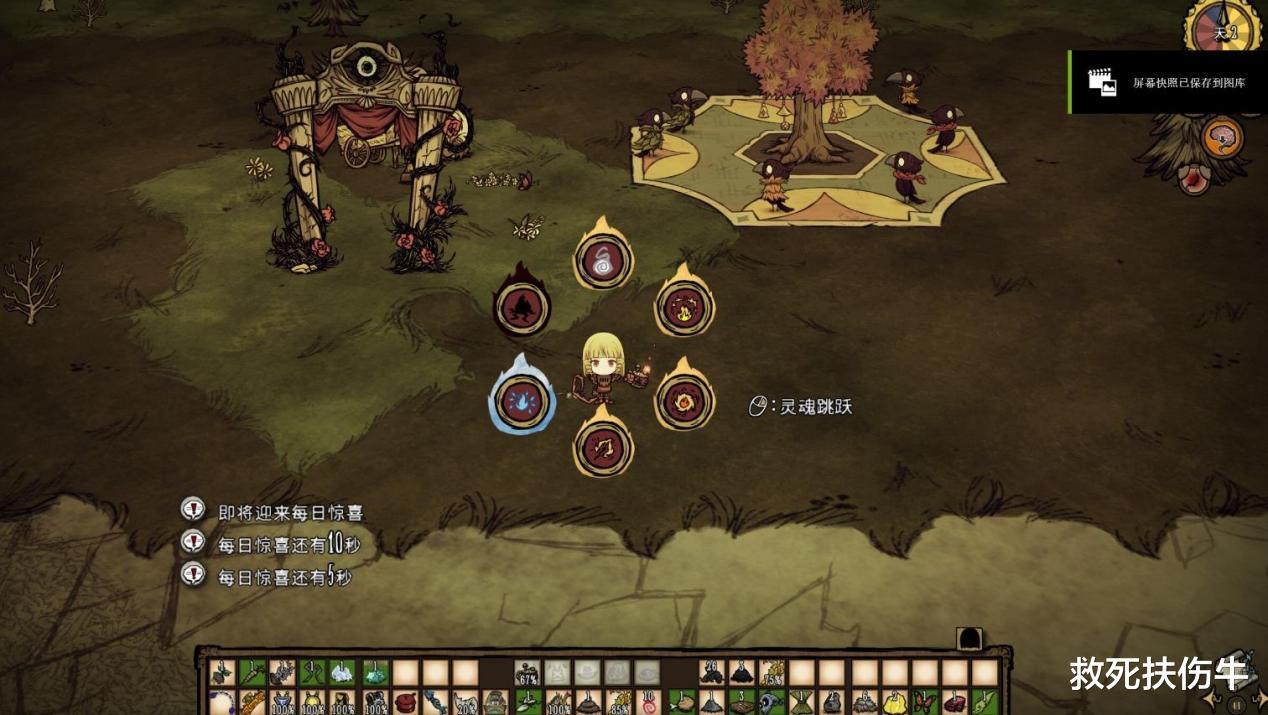Activate the blue flame spell

tap(521, 402)
